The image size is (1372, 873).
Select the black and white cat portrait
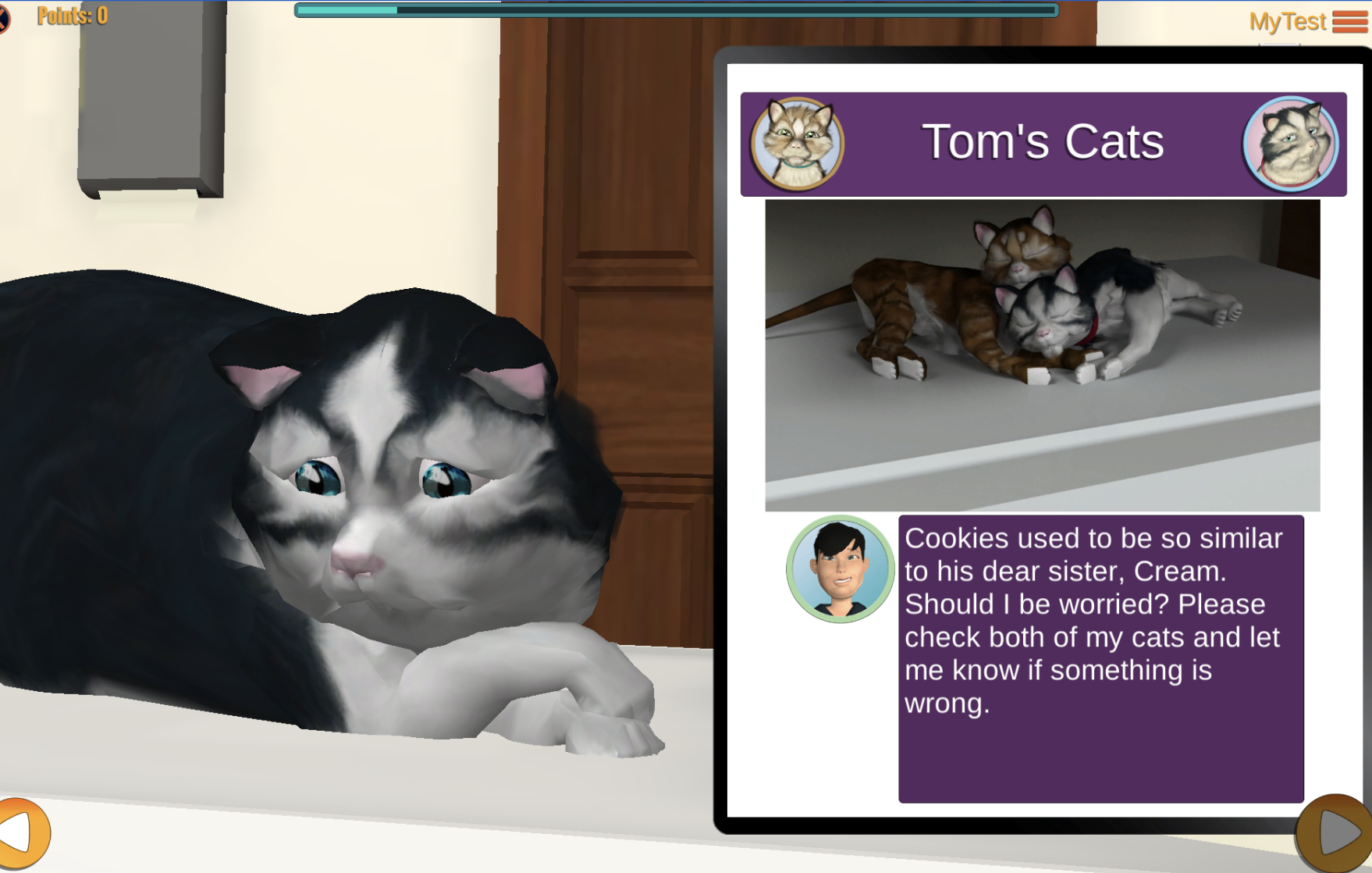(x=1290, y=144)
